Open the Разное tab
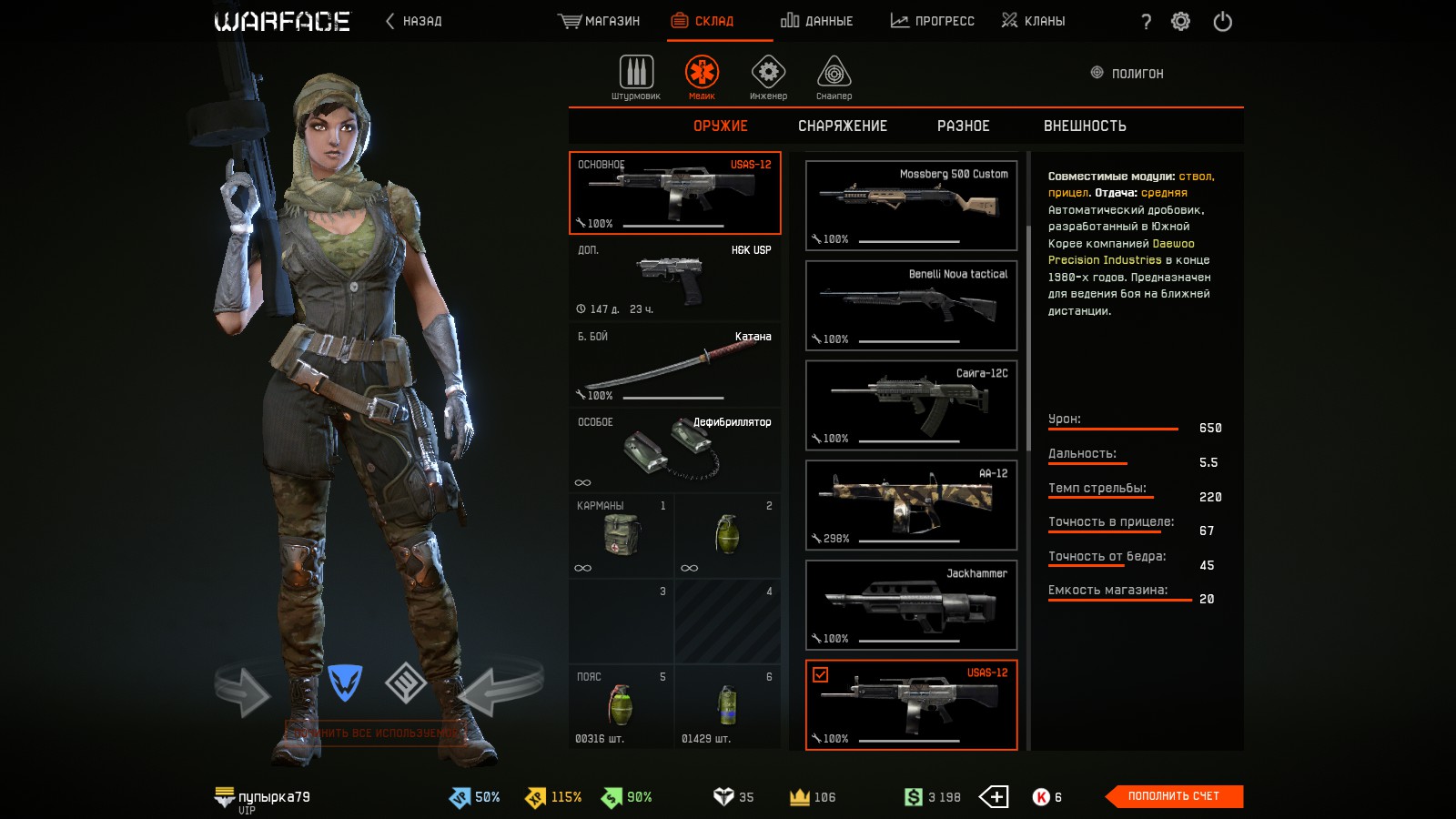Screen dimensions: 1456x819 963,126
